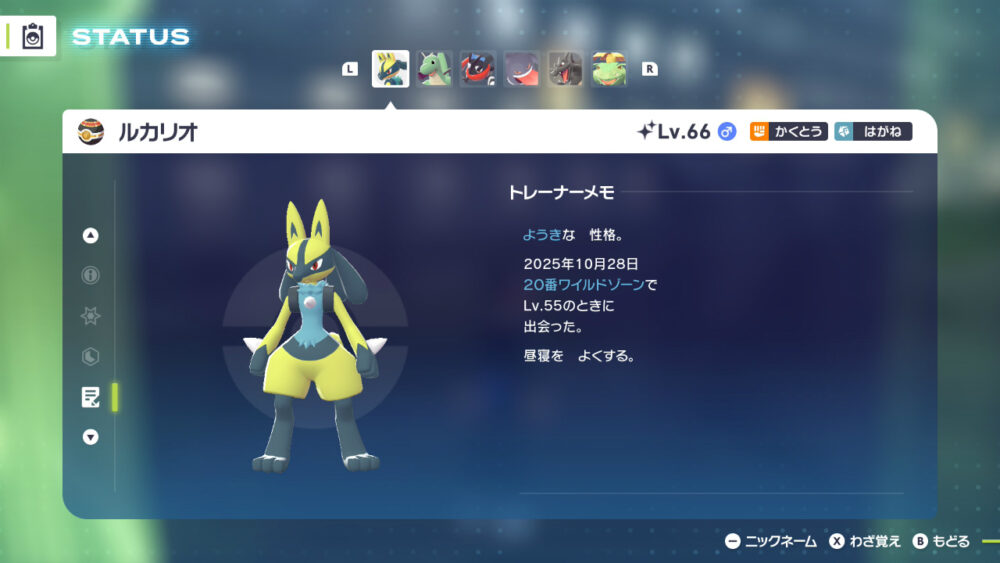The height and width of the screenshot is (563, 1000).
Task: Choose the last green Pokémon portrait
Action: tap(609, 69)
